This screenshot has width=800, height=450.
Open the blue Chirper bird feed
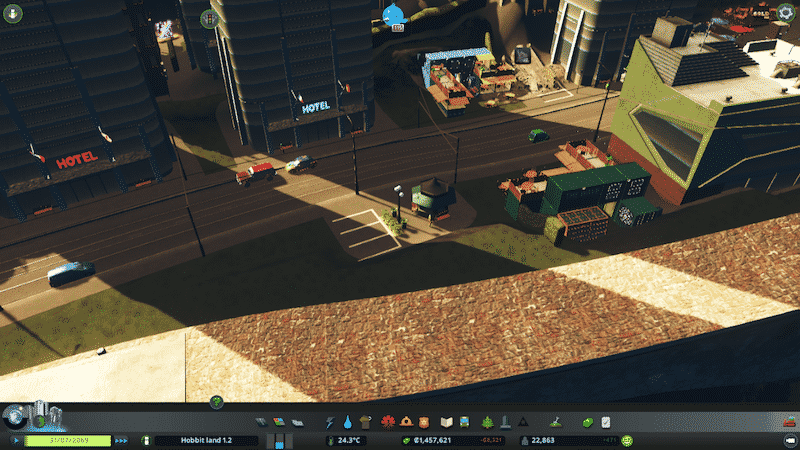[393, 15]
